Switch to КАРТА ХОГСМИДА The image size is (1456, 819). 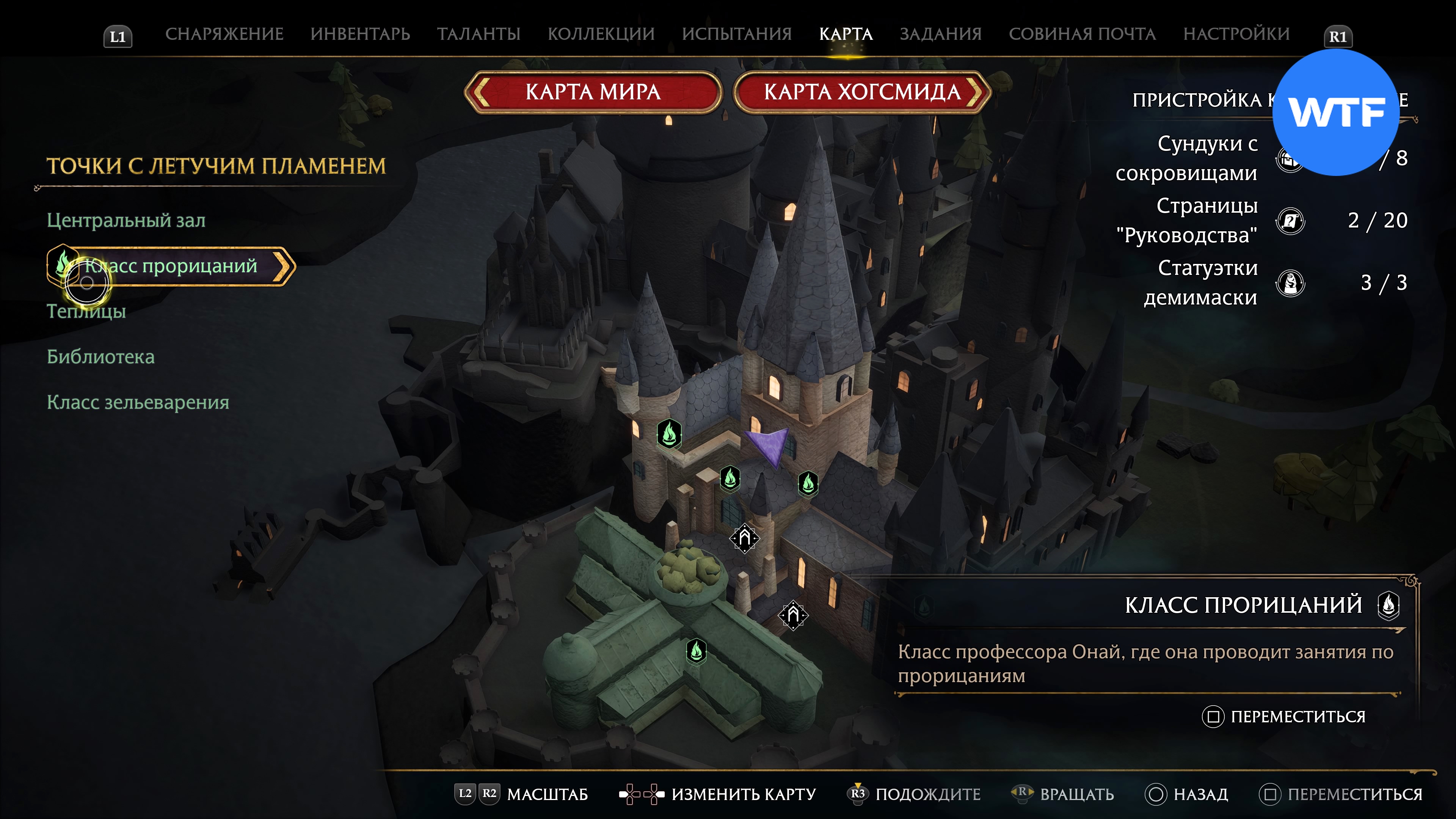click(x=862, y=92)
